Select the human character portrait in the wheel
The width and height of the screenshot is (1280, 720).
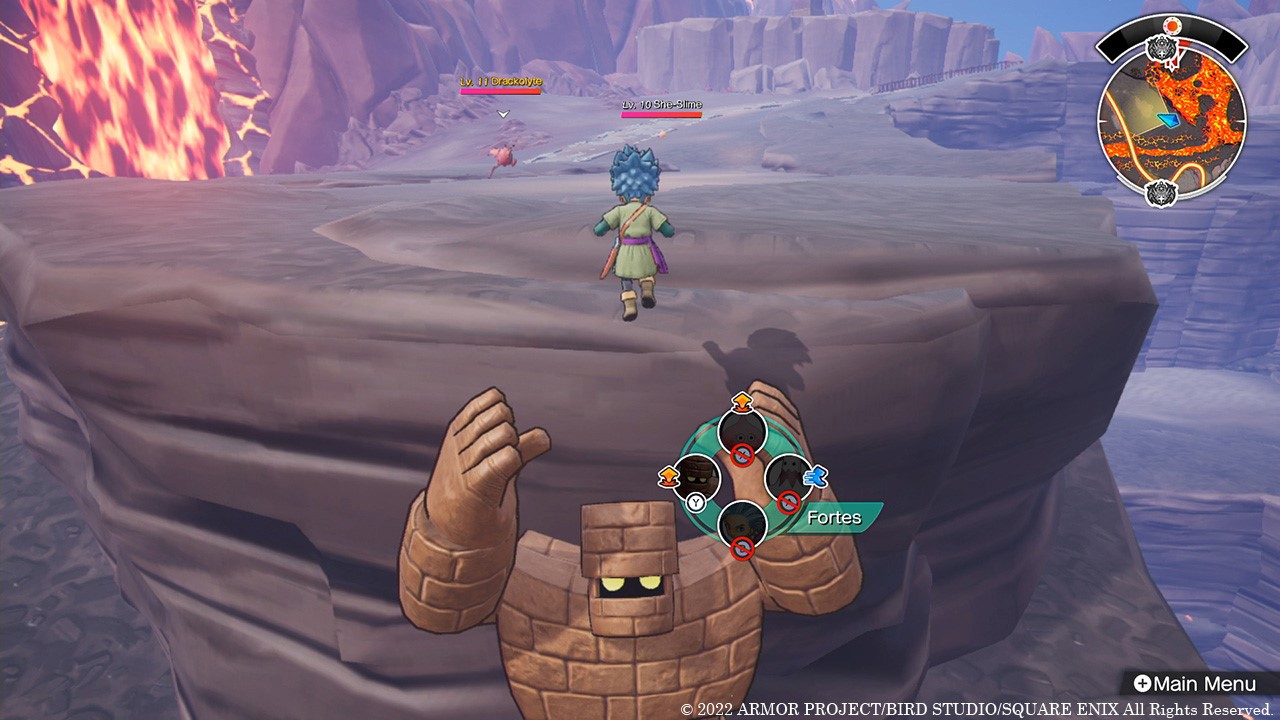click(743, 523)
